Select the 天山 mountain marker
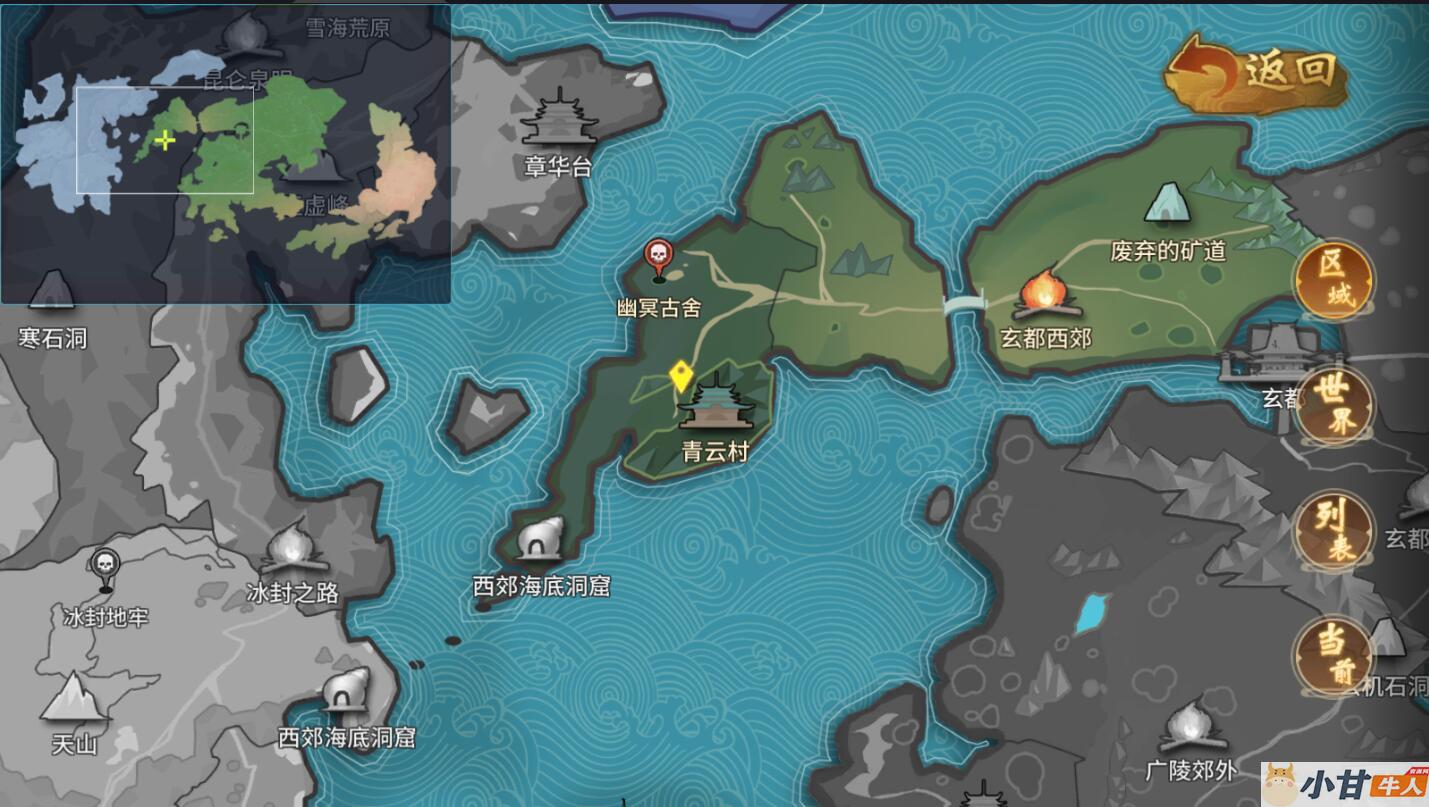Viewport: 1429px width, 807px height. (x=74, y=700)
